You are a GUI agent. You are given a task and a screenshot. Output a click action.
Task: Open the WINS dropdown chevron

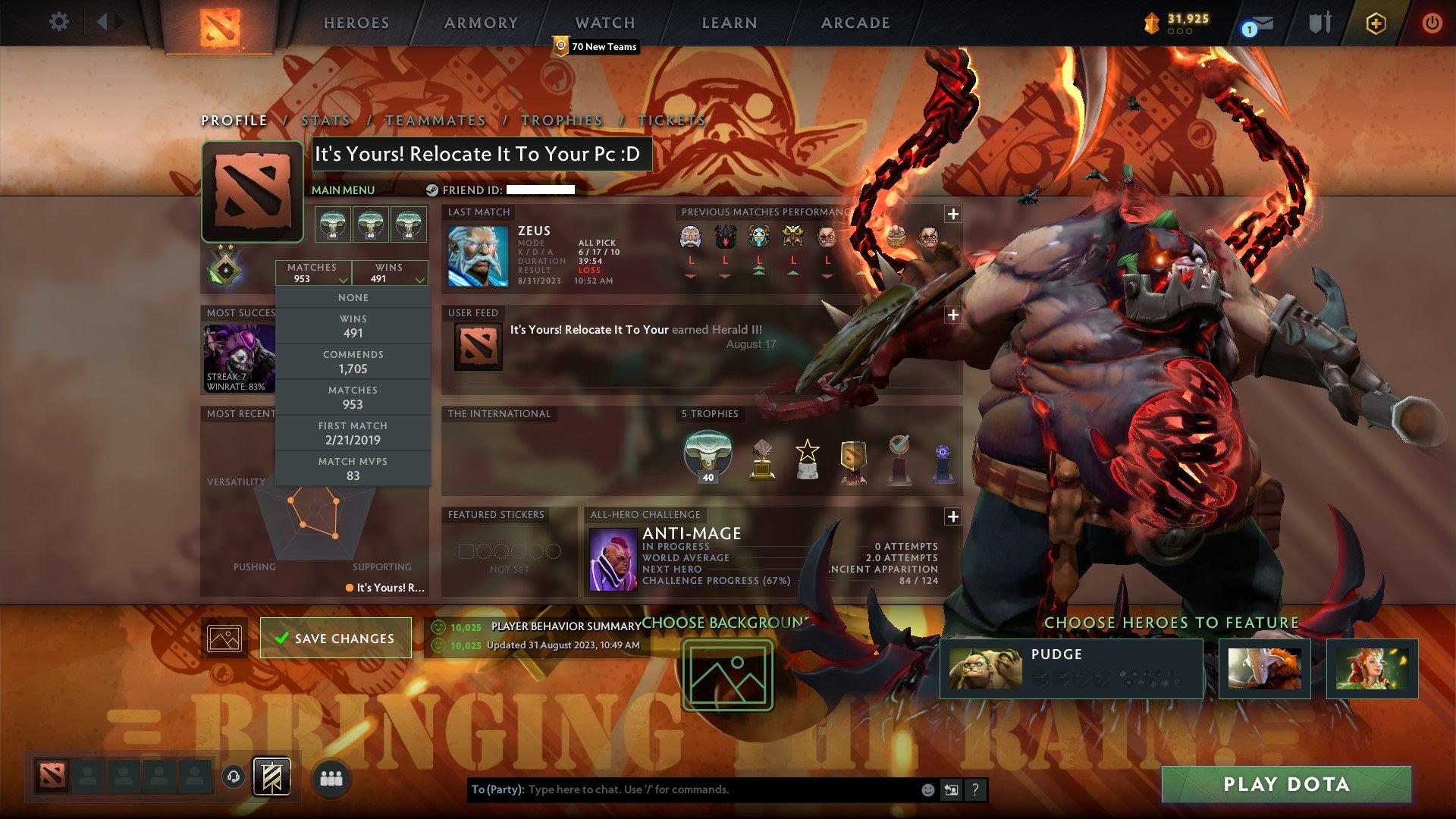pyautogui.click(x=420, y=279)
